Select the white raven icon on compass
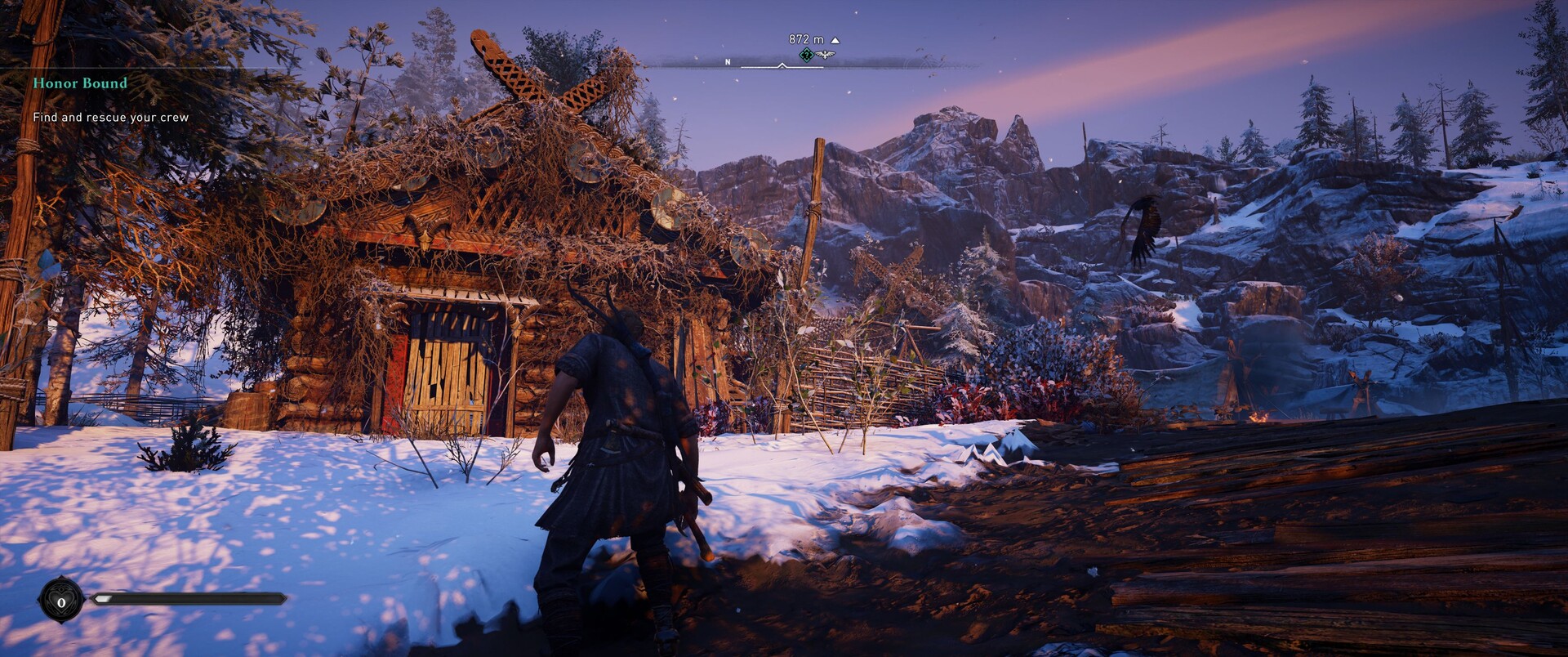This screenshot has width=1568, height=657. click(x=826, y=55)
